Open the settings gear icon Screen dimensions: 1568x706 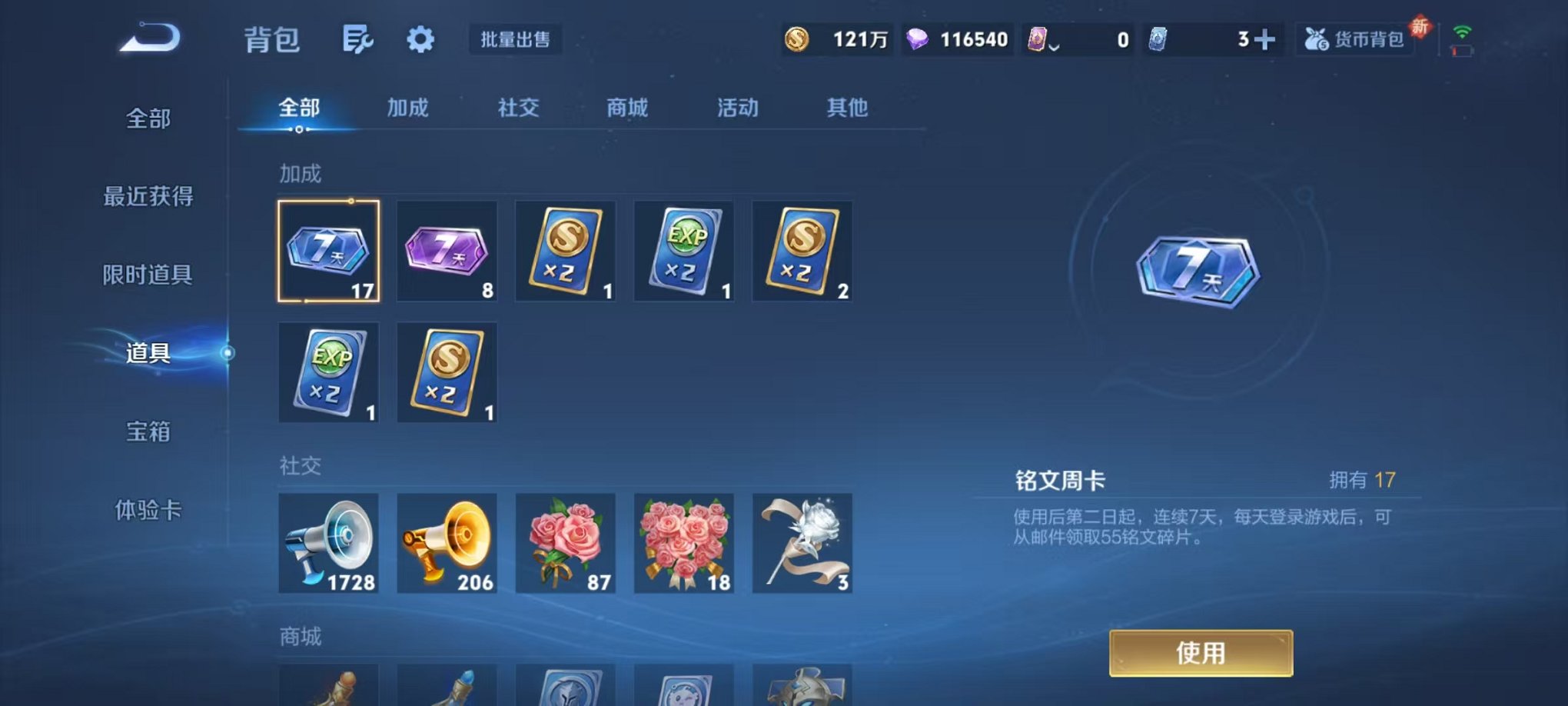coord(419,40)
